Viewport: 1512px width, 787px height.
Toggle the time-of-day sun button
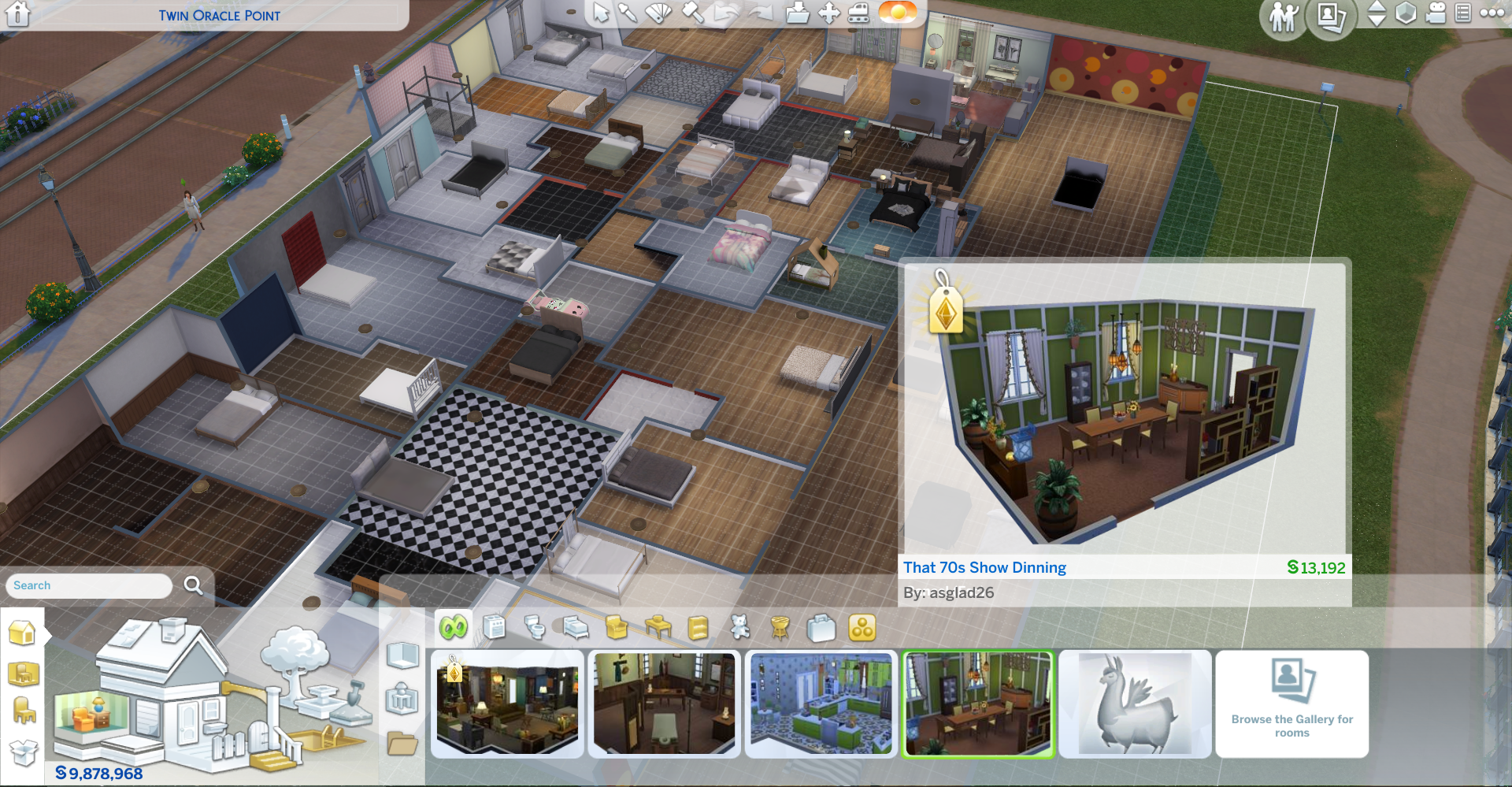(x=898, y=12)
